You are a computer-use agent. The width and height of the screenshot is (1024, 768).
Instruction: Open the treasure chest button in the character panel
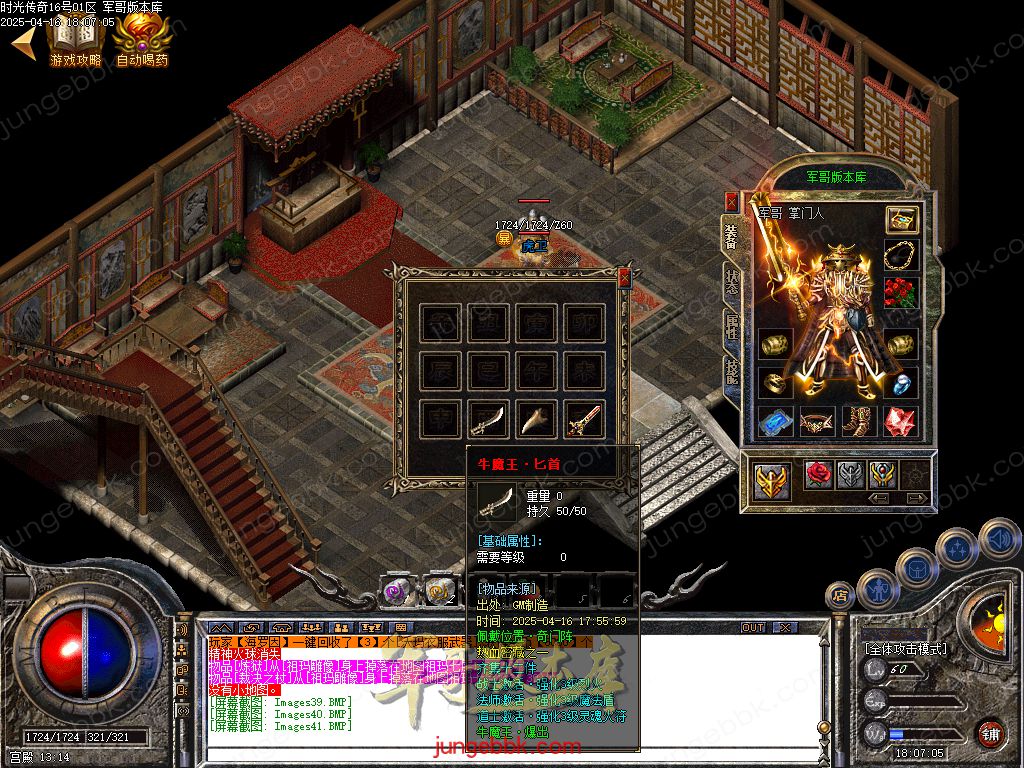click(x=901, y=220)
